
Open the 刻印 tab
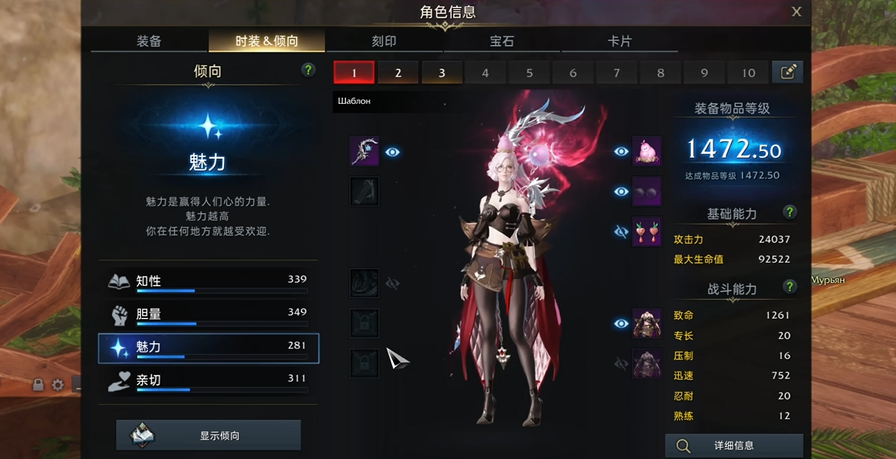coord(384,42)
